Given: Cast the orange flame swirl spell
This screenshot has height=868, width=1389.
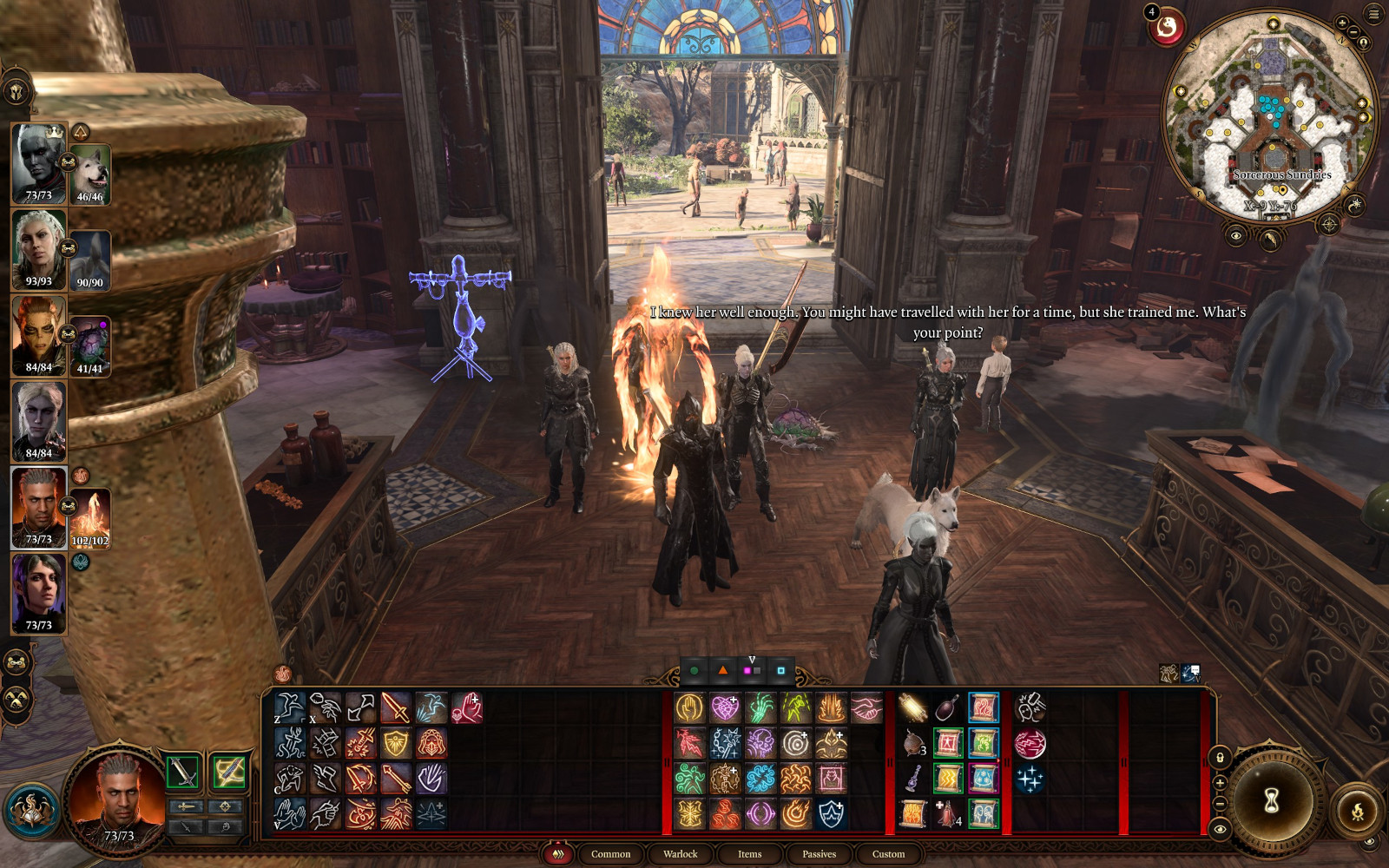Looking at the screenshot, I should pyautogui.click(x=795, y=814).
